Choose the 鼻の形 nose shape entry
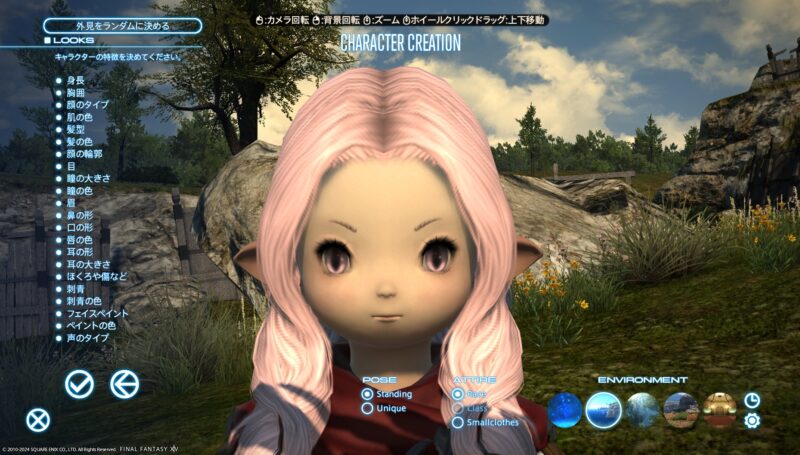The height and width of the screenshot is (455, 800). click(x=79, y=215)
